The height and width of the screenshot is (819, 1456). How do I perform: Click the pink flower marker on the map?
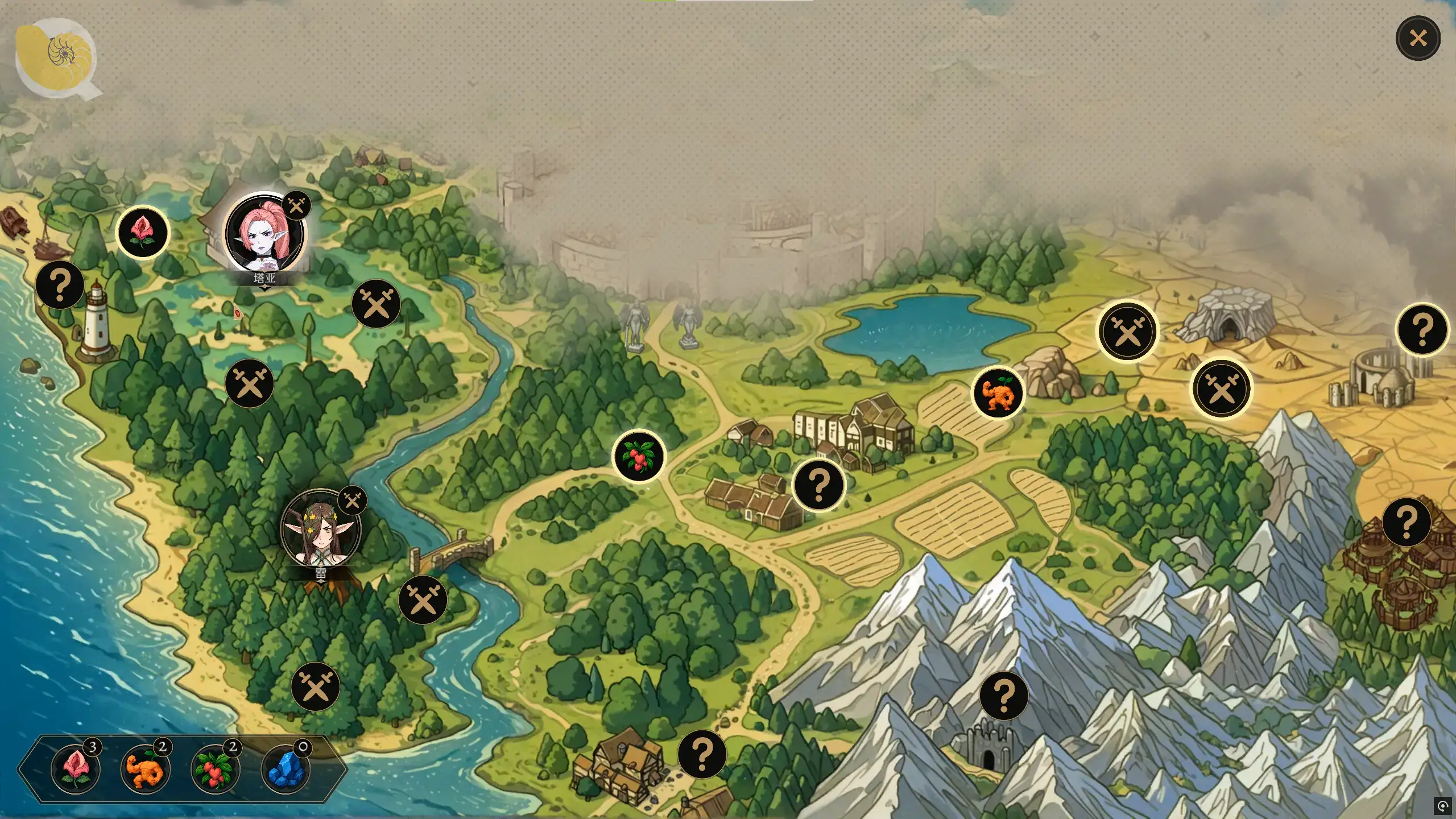tap(142, 233)
